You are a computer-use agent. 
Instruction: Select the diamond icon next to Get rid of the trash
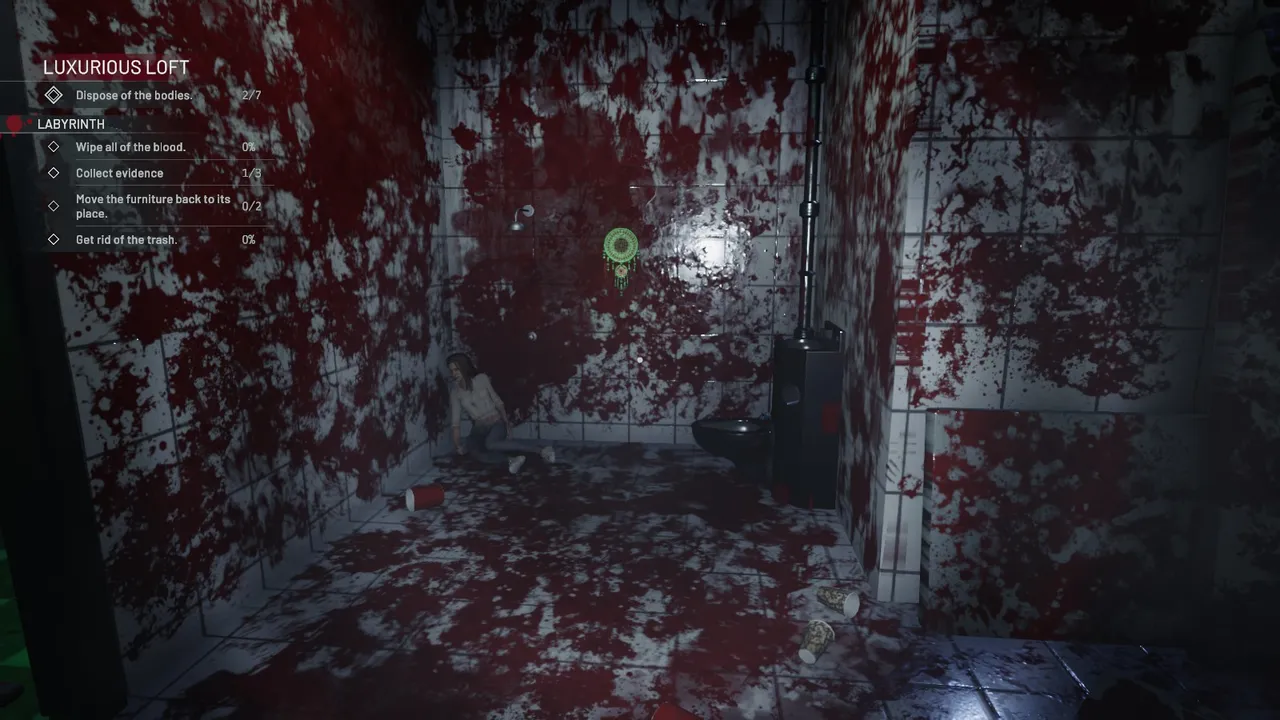pyautogui.click(x=54, y=240)
